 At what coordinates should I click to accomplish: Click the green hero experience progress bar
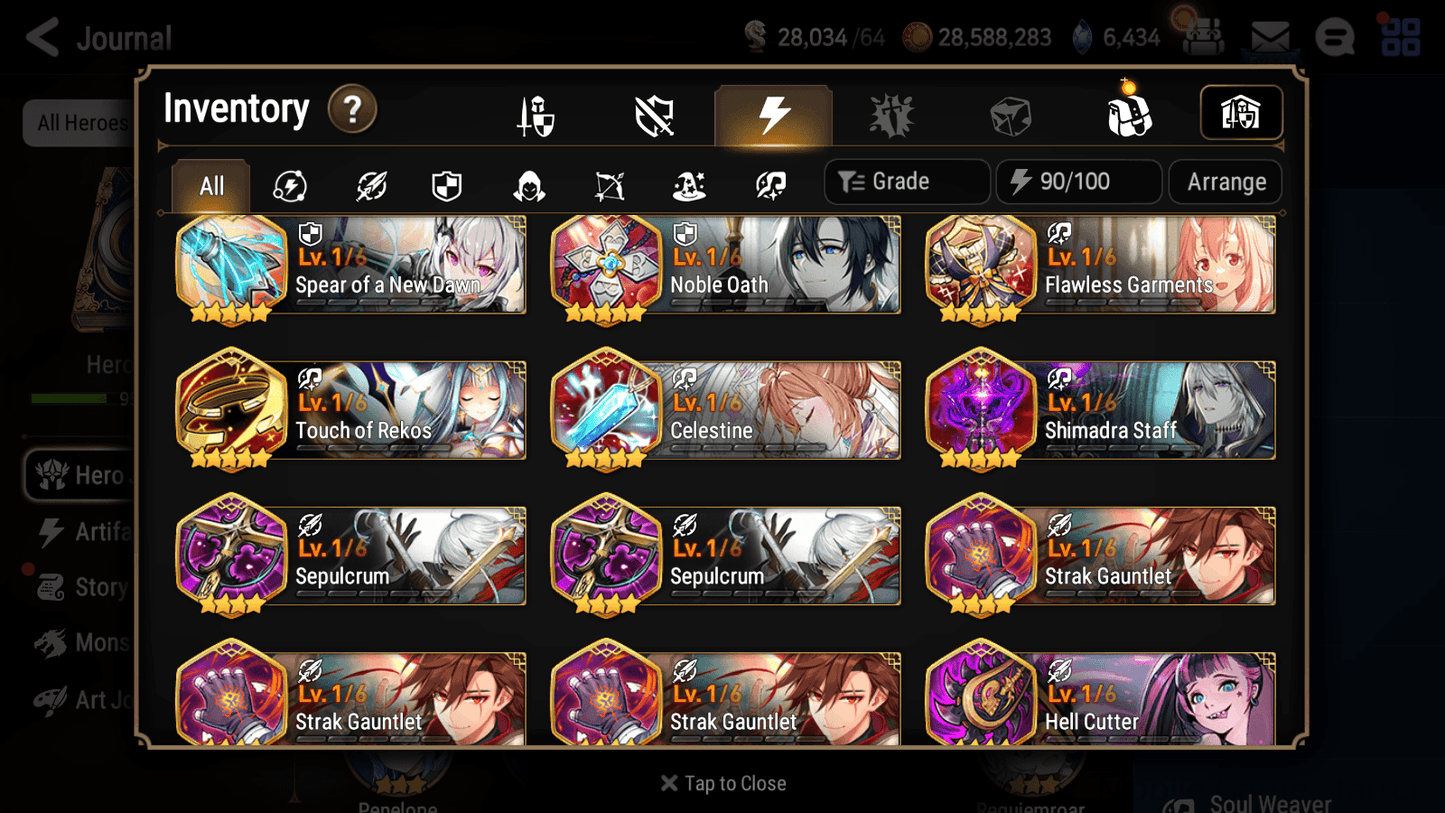tap(70, 398)
